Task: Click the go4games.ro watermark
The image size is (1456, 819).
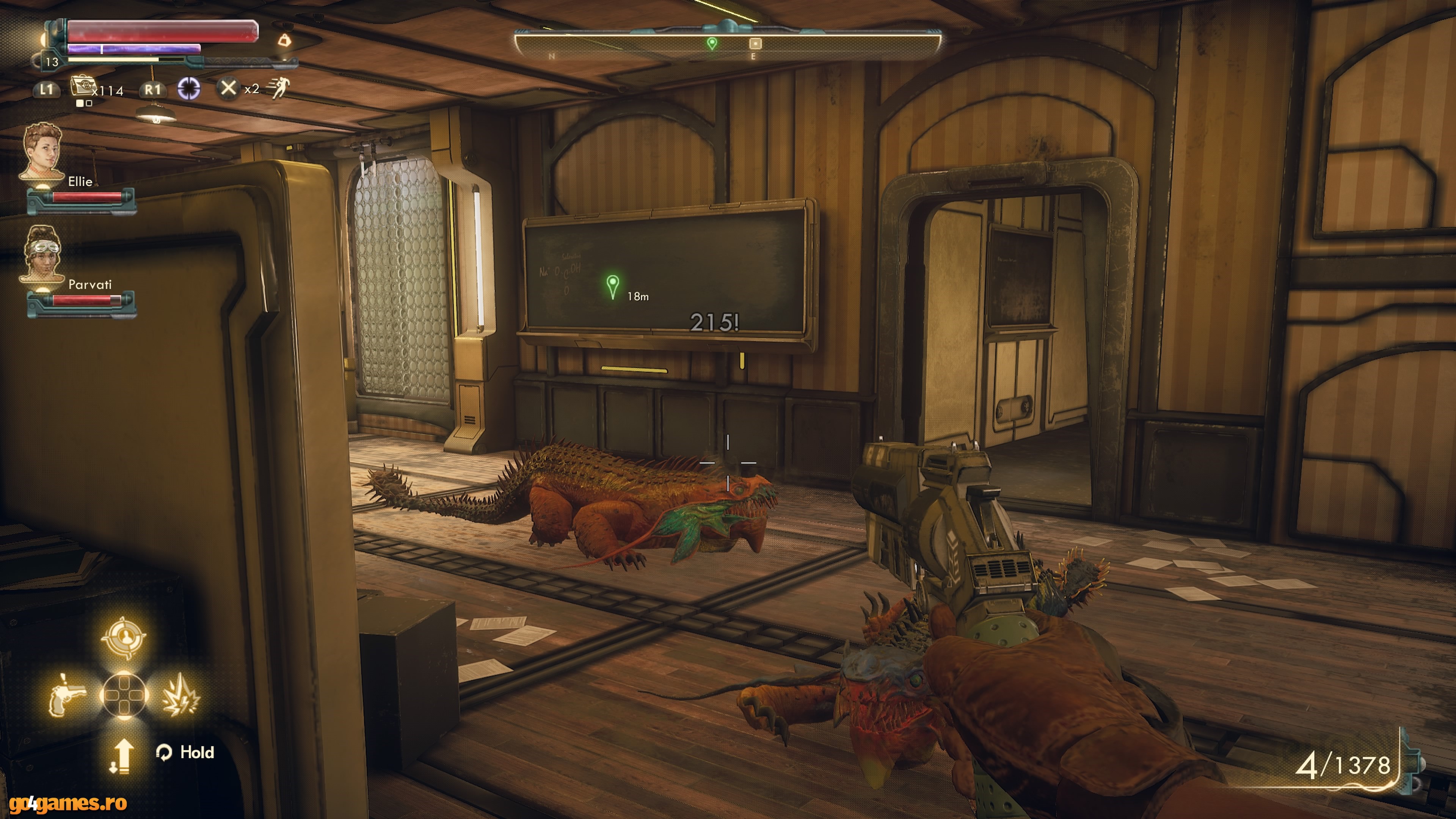Action: tap(64, 803)
